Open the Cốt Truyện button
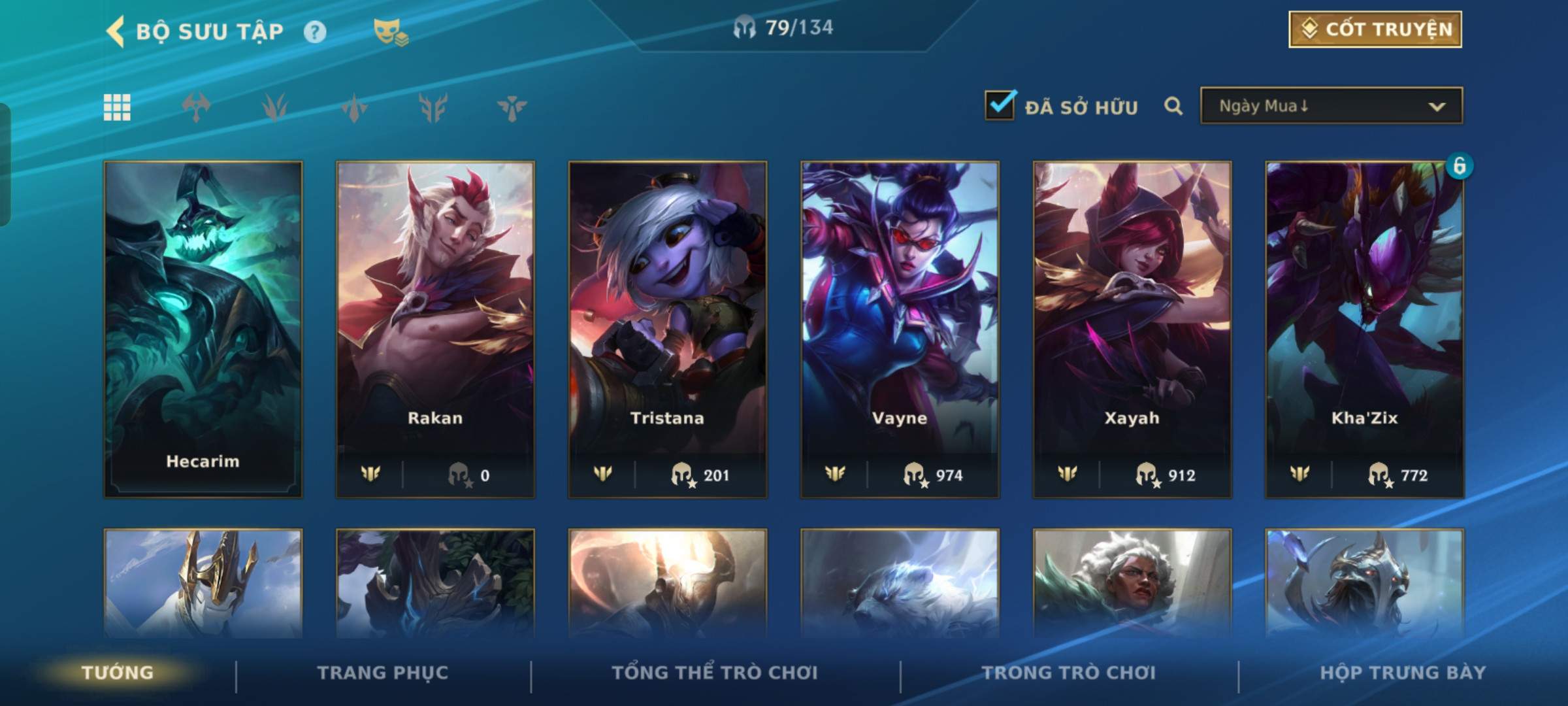The image size is (1568, 706). (x=1375, y=29)
